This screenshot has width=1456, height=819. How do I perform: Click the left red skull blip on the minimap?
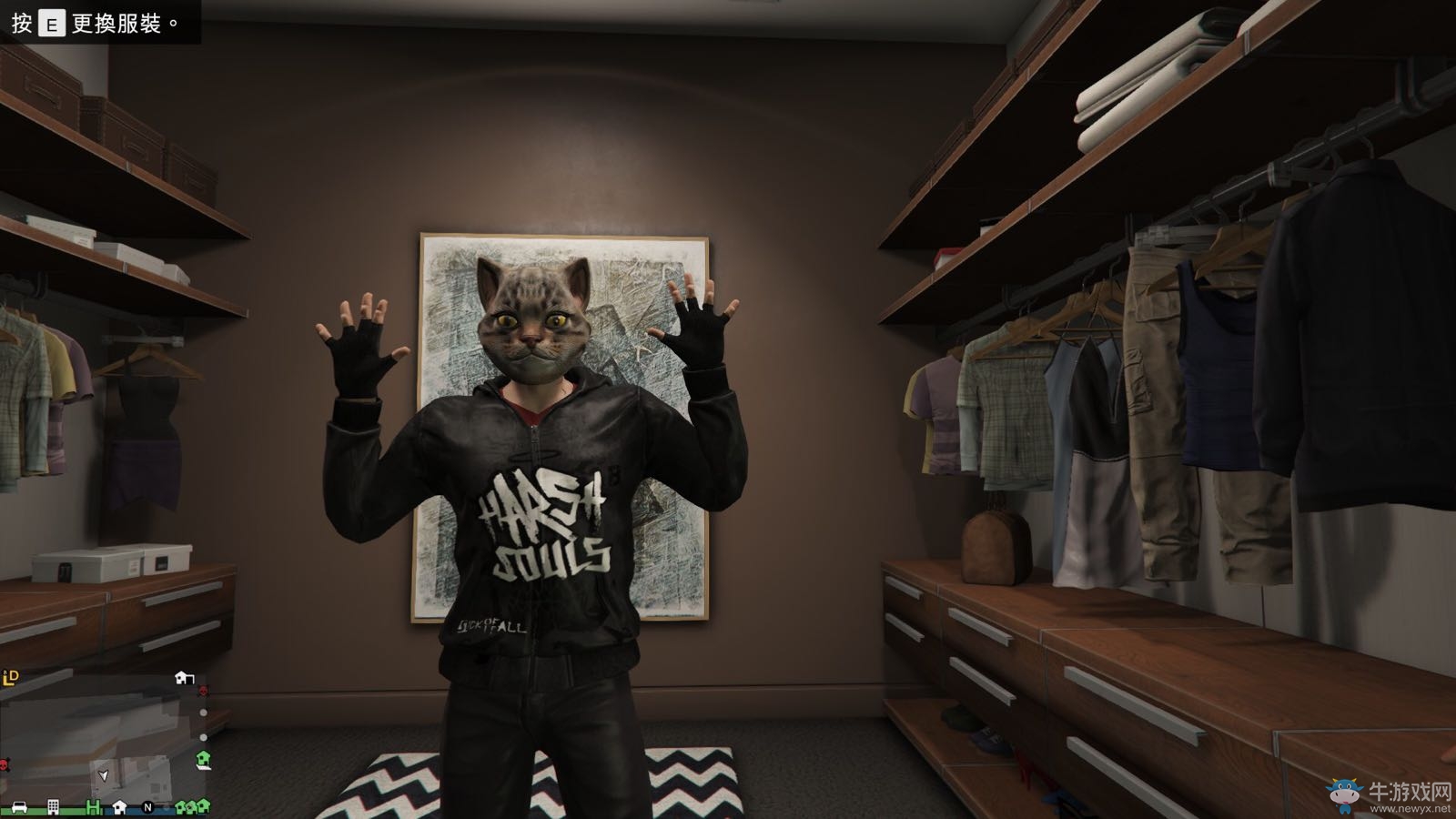point(3,764)
